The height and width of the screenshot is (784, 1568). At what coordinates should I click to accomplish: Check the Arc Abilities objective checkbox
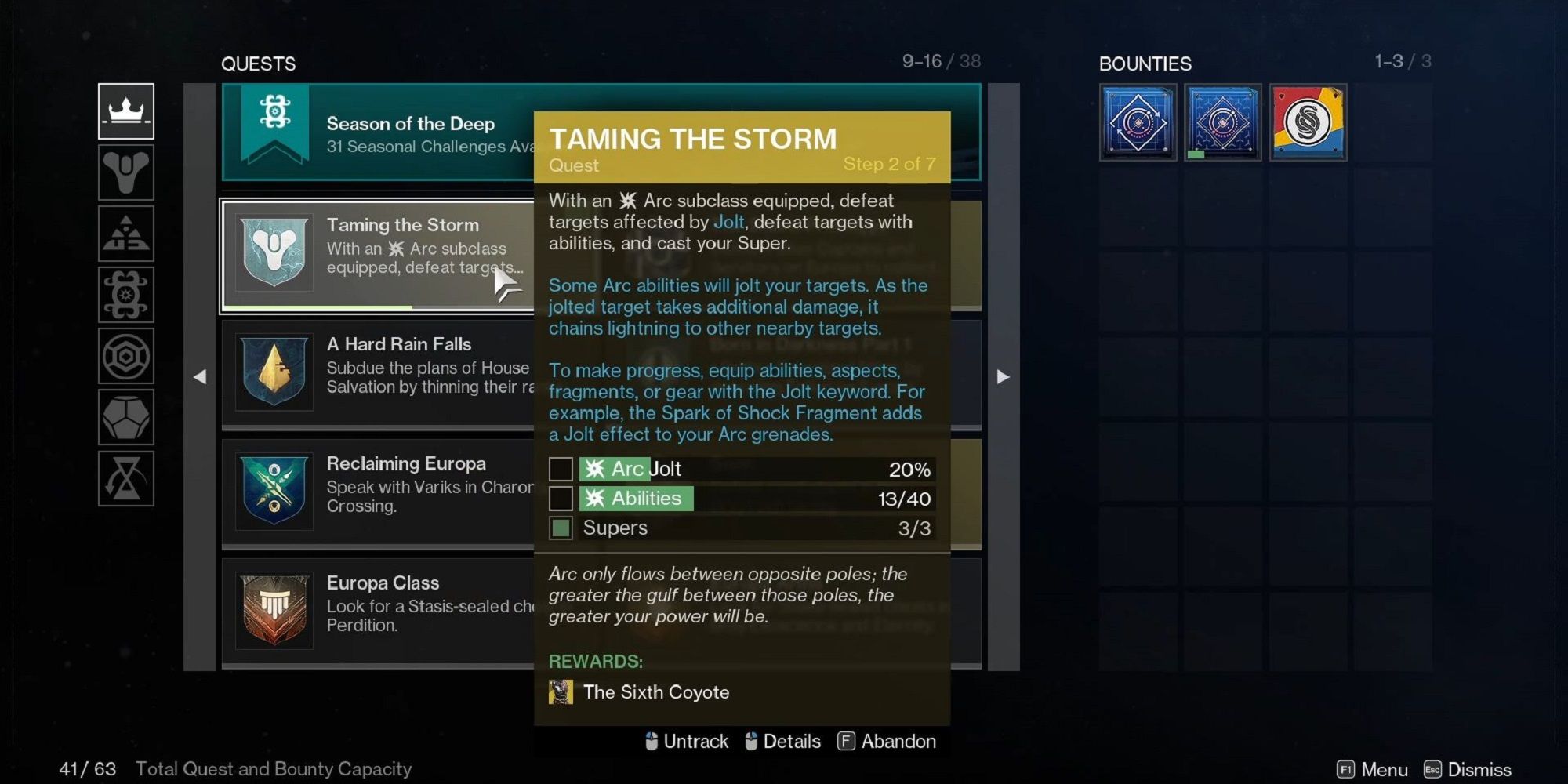point(561,498)
